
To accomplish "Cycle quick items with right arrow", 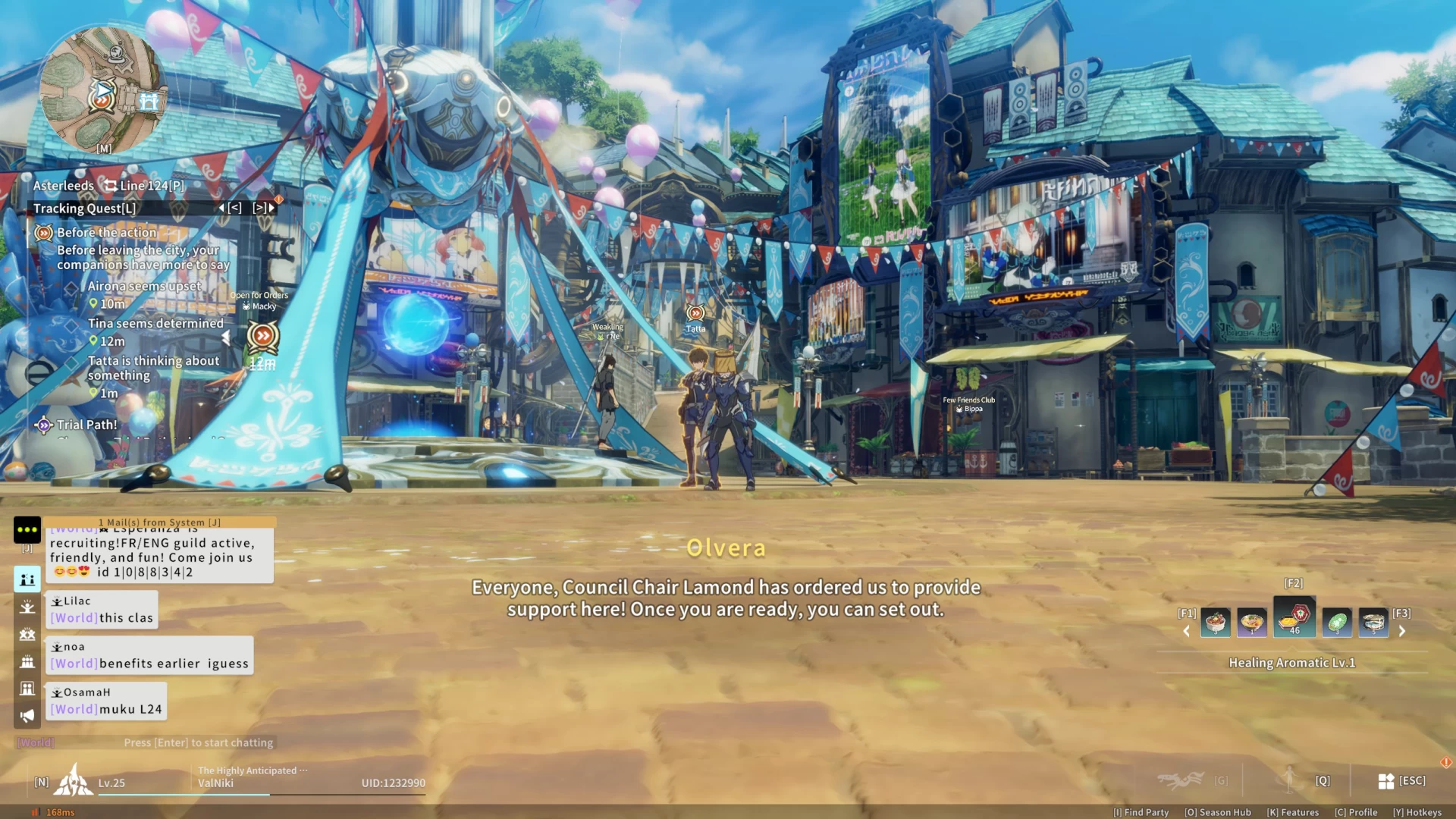I will click(1402, 631).
